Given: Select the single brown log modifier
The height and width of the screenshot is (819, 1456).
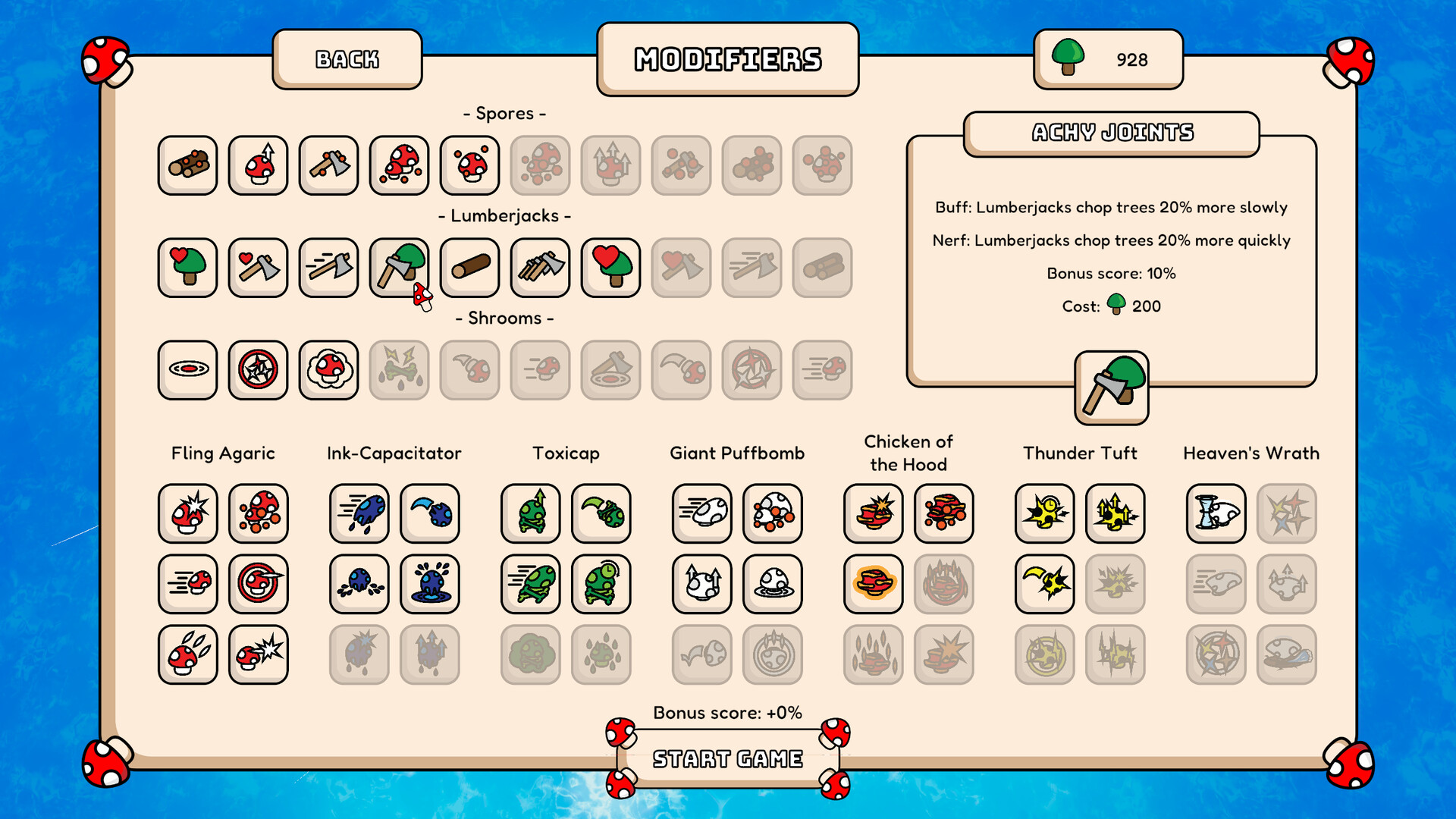Looking at the screenshot, I should tap(469, 268).
